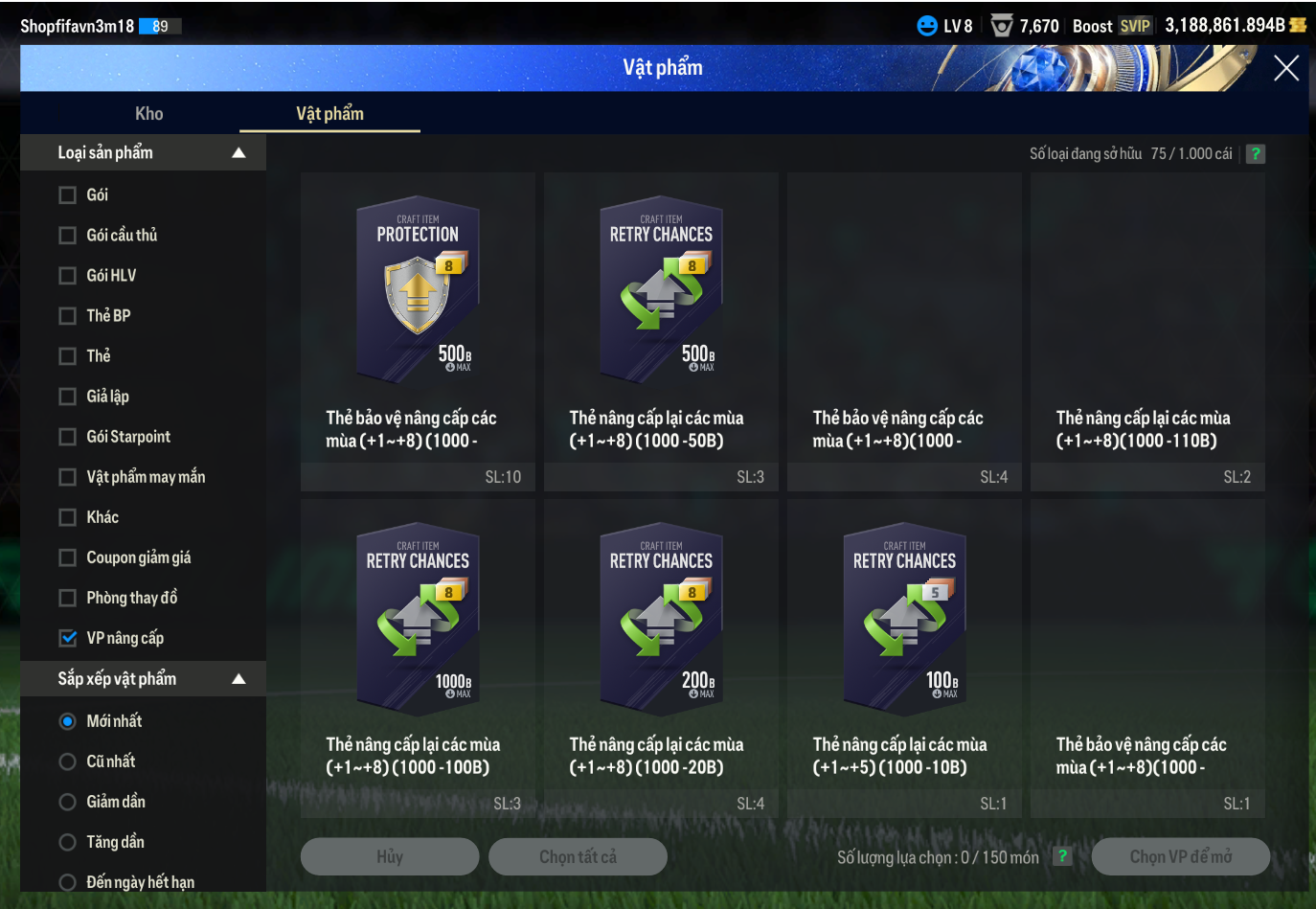Enable the Thẻ BP filter

click(x=68, y=316)
